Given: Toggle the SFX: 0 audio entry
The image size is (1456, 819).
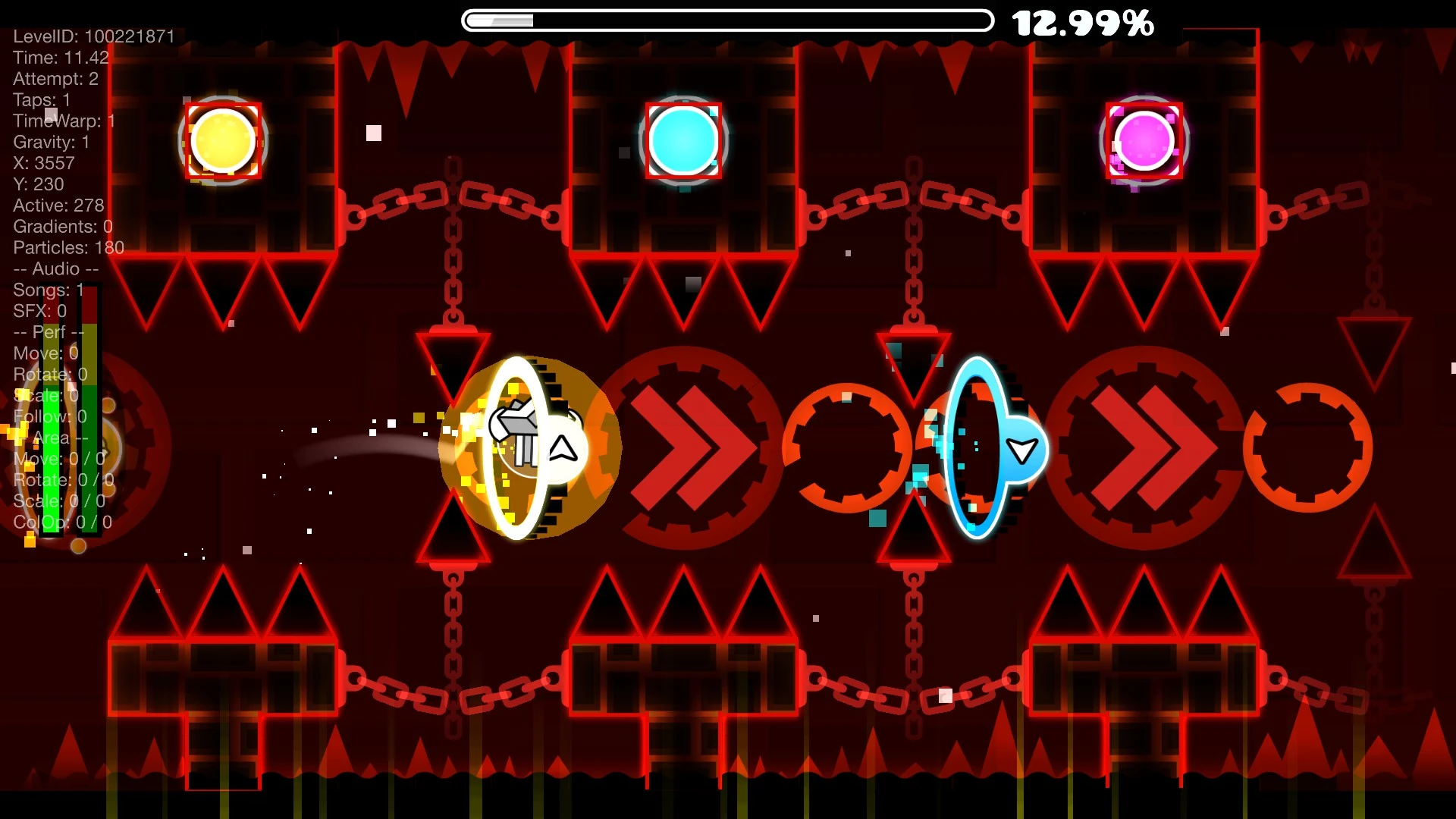Looking at the screenshot, I should 39,311.
